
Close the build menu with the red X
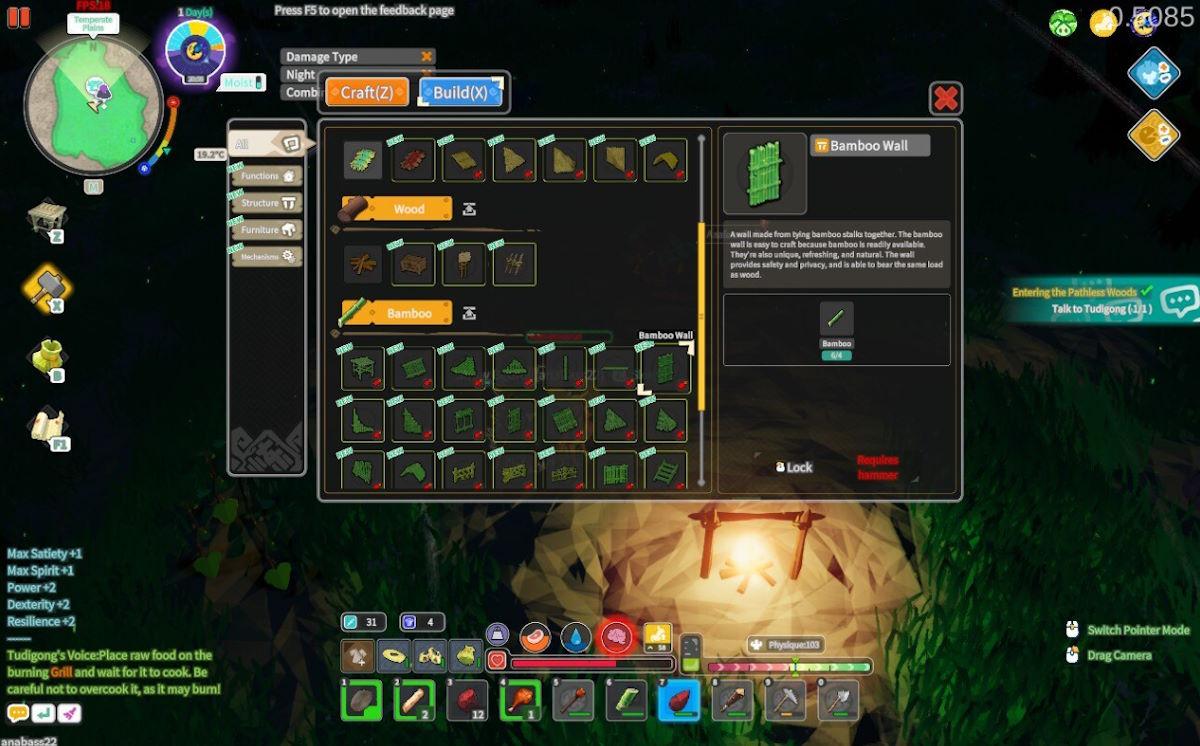tap(946, 98)
